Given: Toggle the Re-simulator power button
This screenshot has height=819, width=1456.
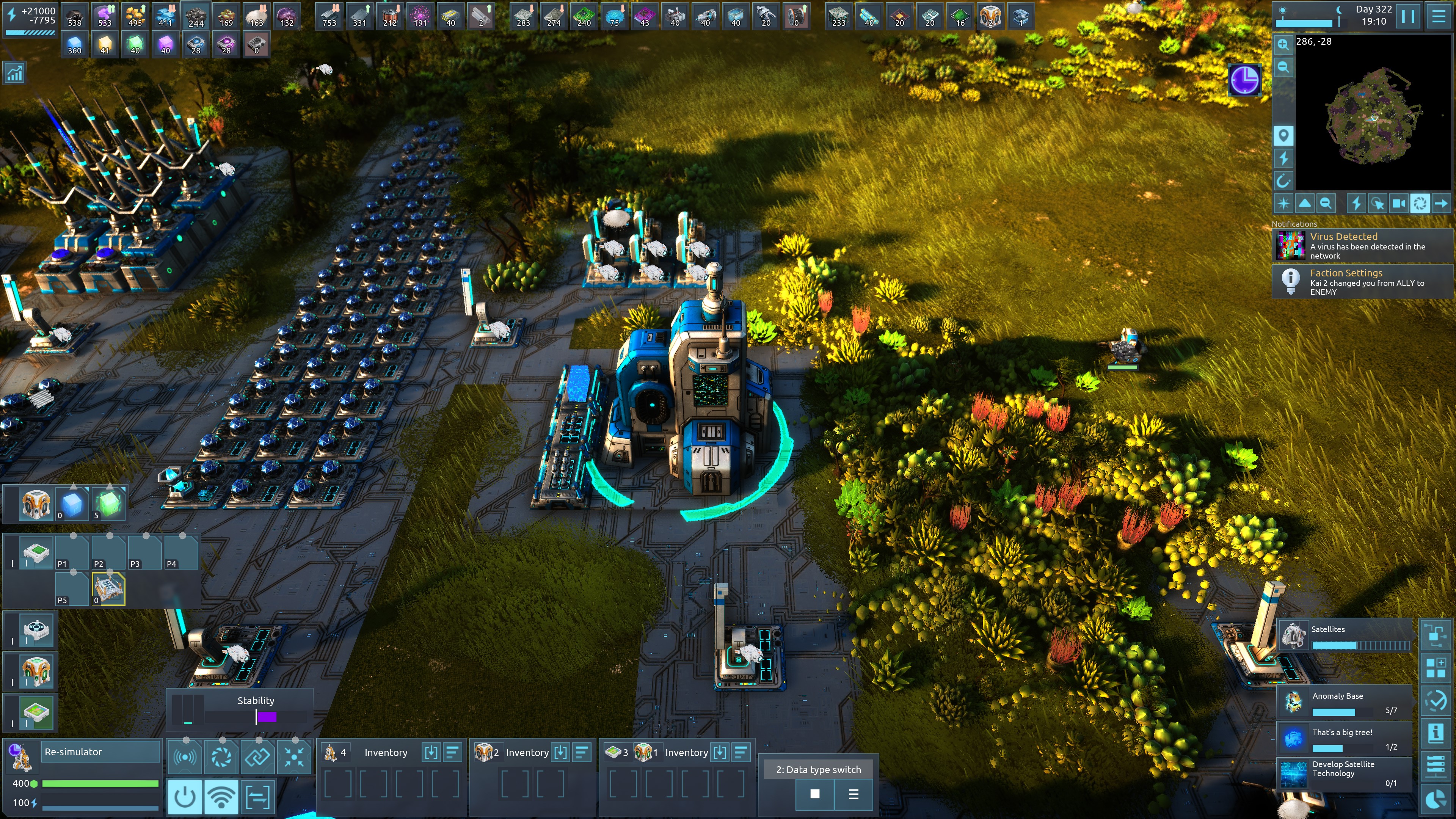Looking at the screenshot, I should [185, 797].
